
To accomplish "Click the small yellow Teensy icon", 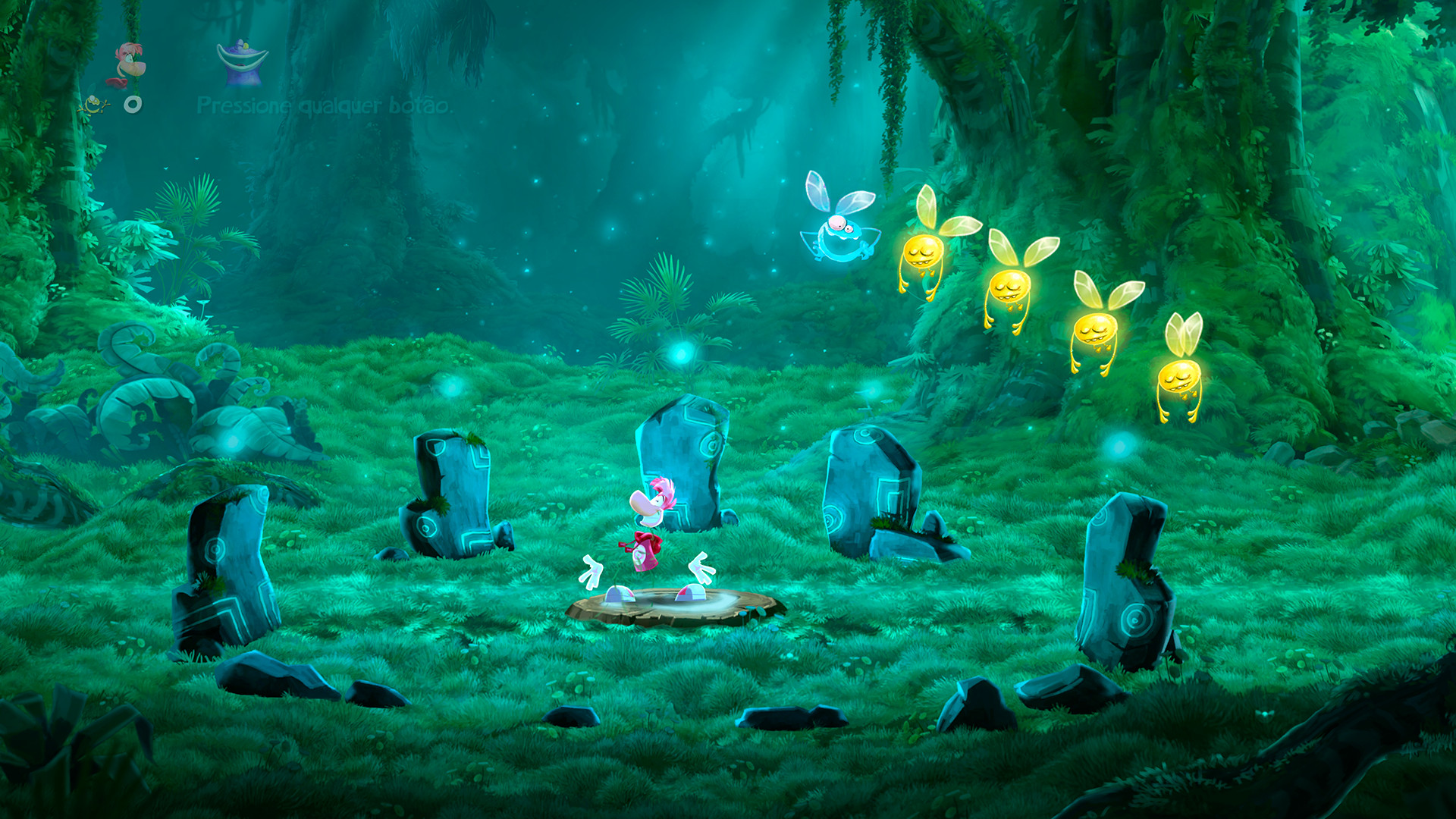I will (95, 106).
